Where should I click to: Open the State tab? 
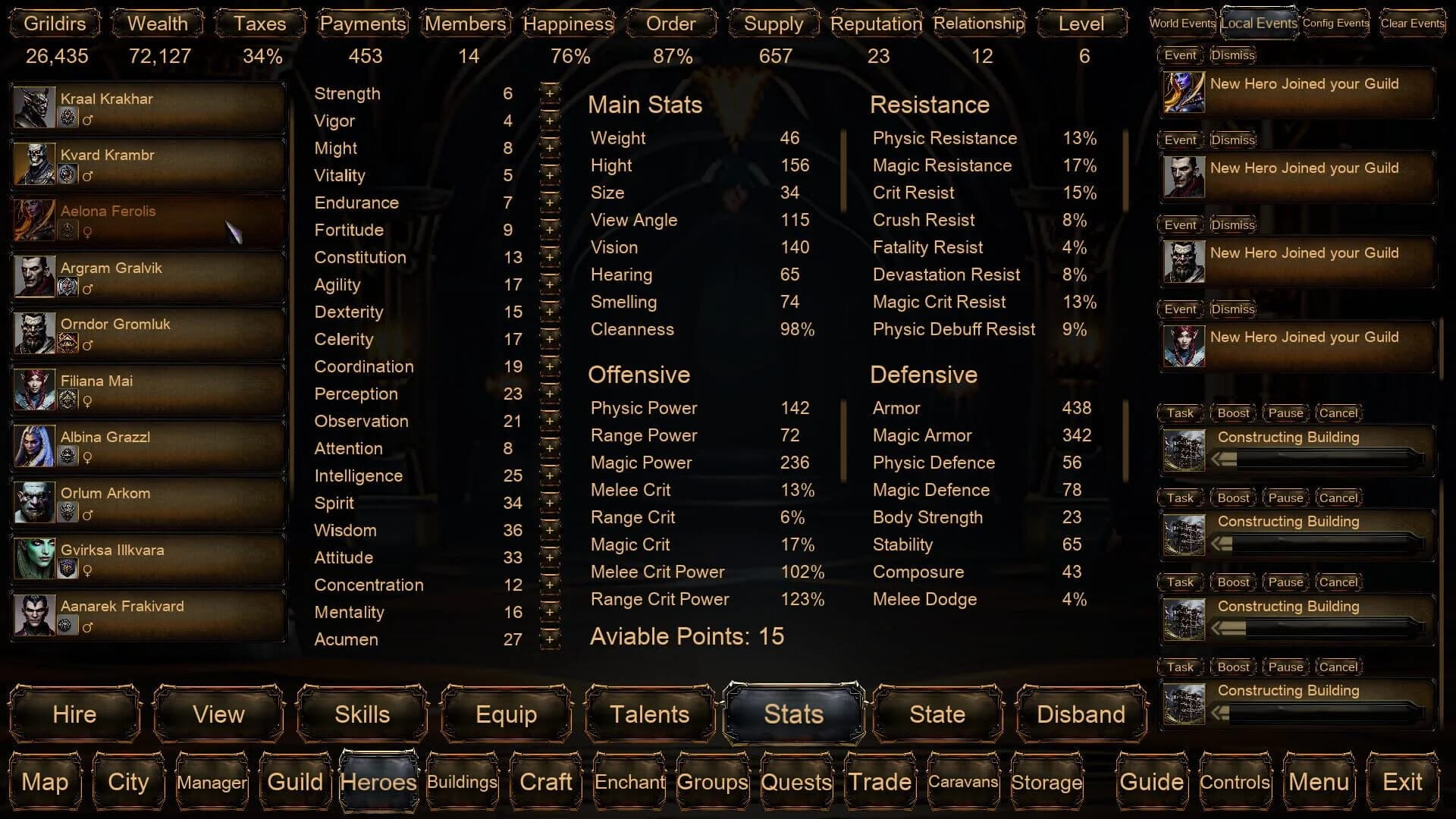pyautogui.click(x=936, y=714)
